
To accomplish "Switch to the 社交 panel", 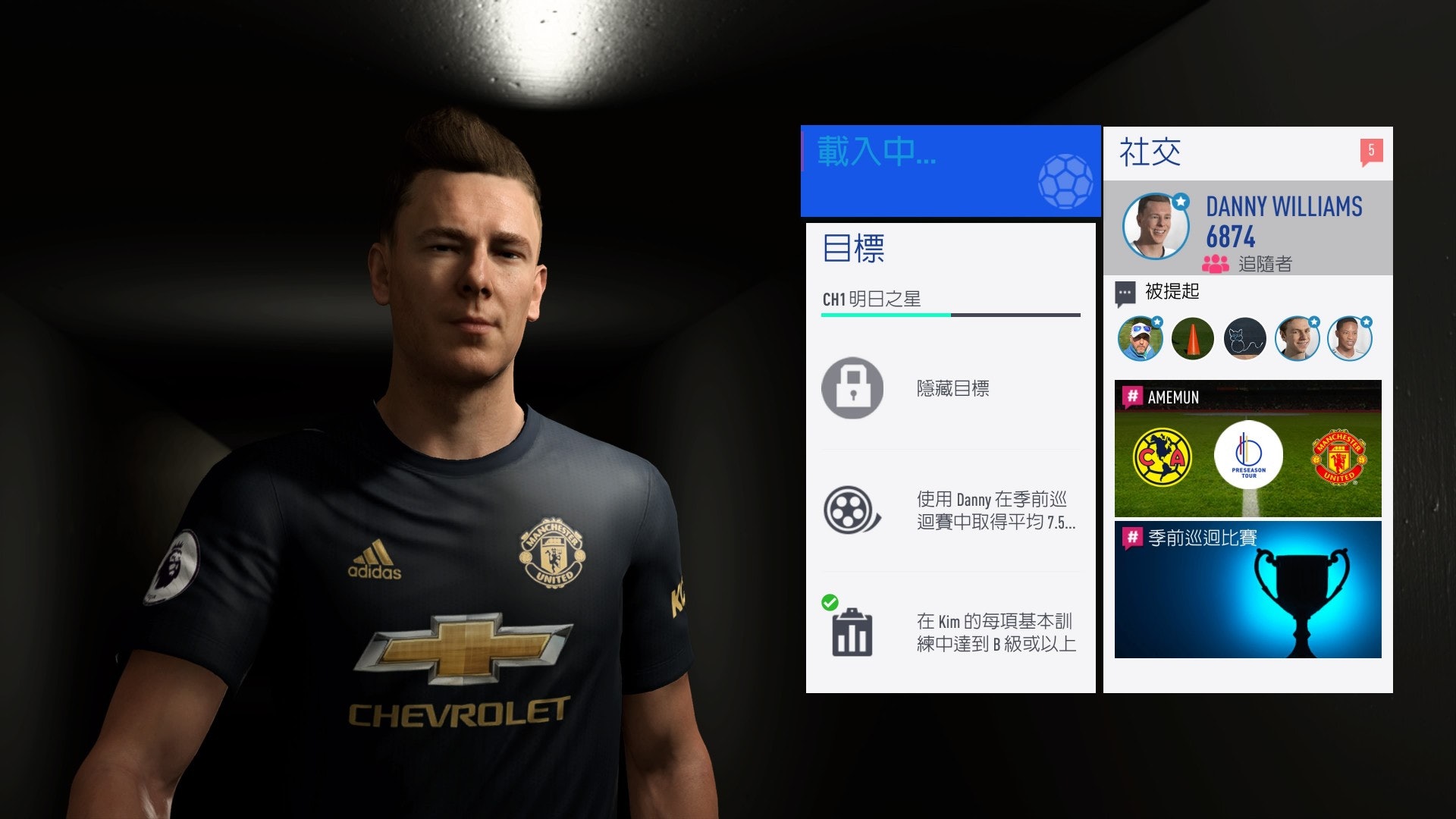I will [x=1148, y=152].
